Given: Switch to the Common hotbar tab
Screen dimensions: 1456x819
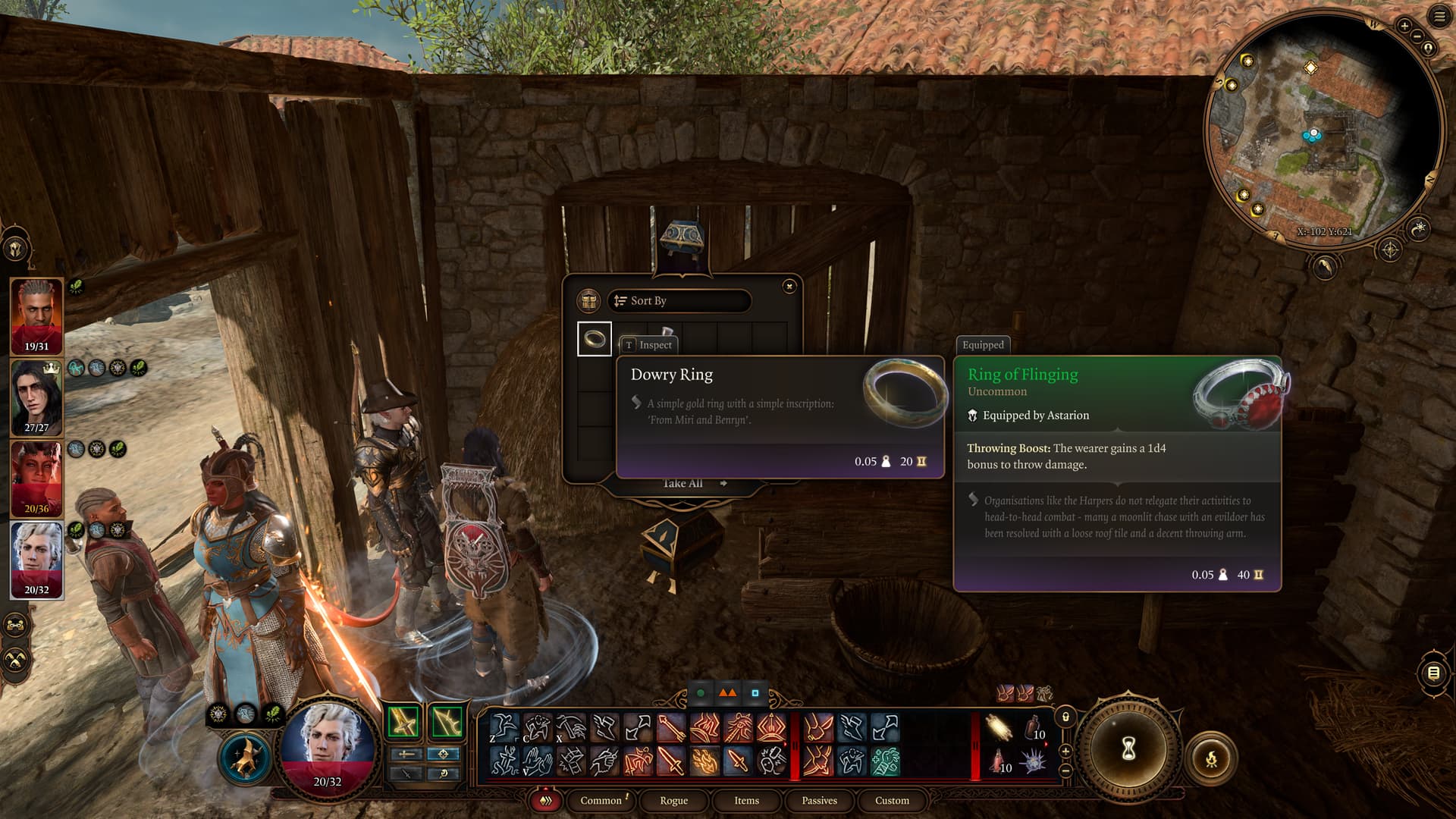Looking at the screenshot, I should point(601,800).
